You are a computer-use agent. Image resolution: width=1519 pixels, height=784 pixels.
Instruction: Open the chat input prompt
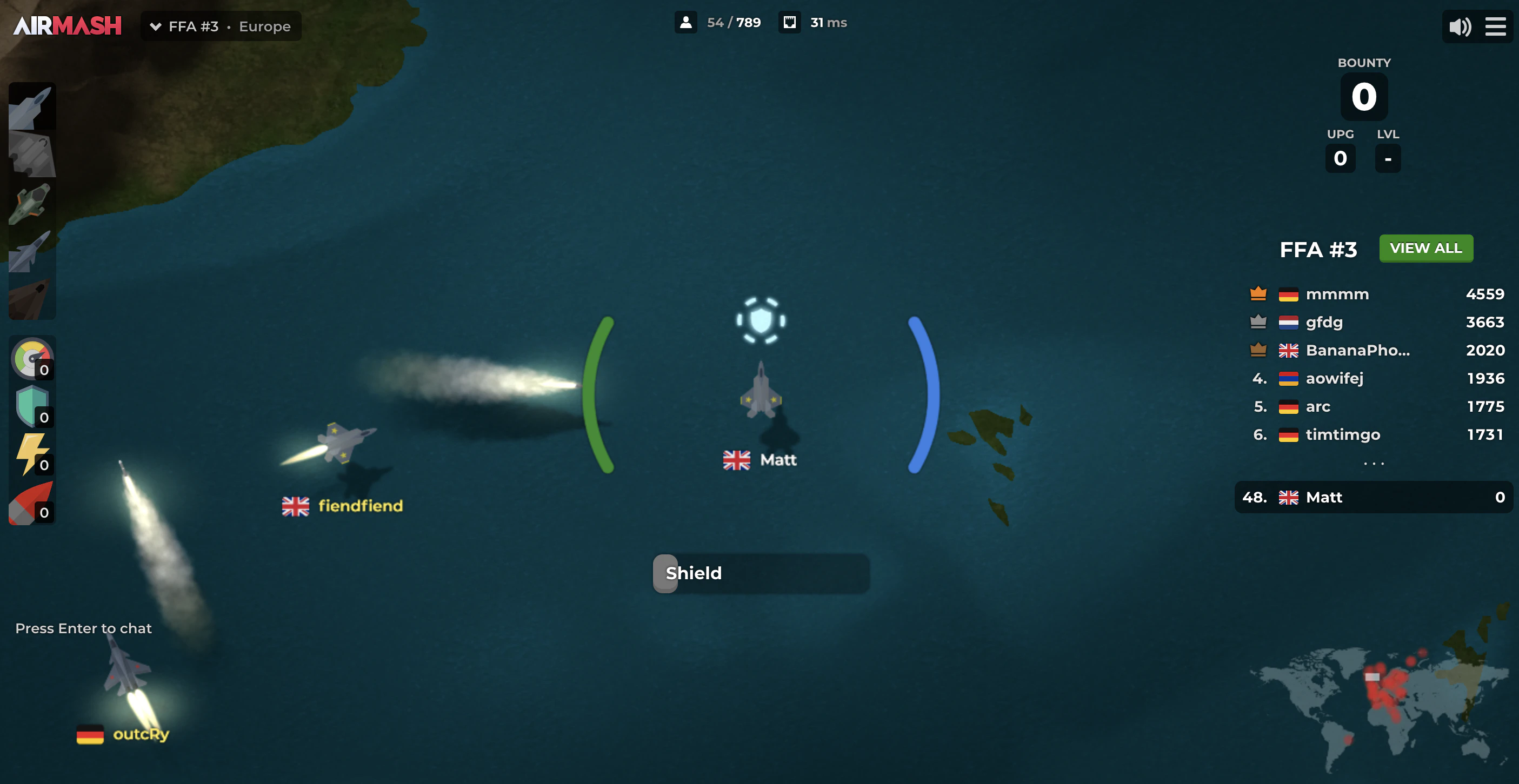[x=83, y=628]
